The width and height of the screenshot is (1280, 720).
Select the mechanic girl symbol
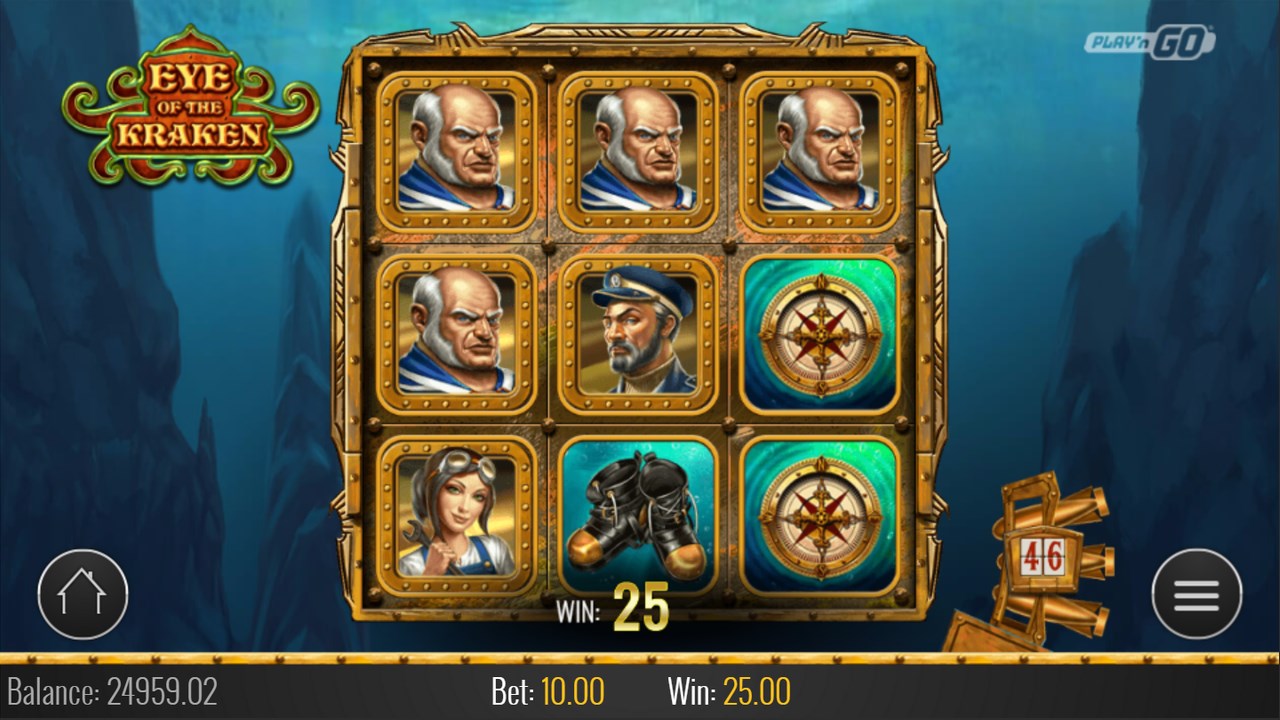click(x=452, y=512)
